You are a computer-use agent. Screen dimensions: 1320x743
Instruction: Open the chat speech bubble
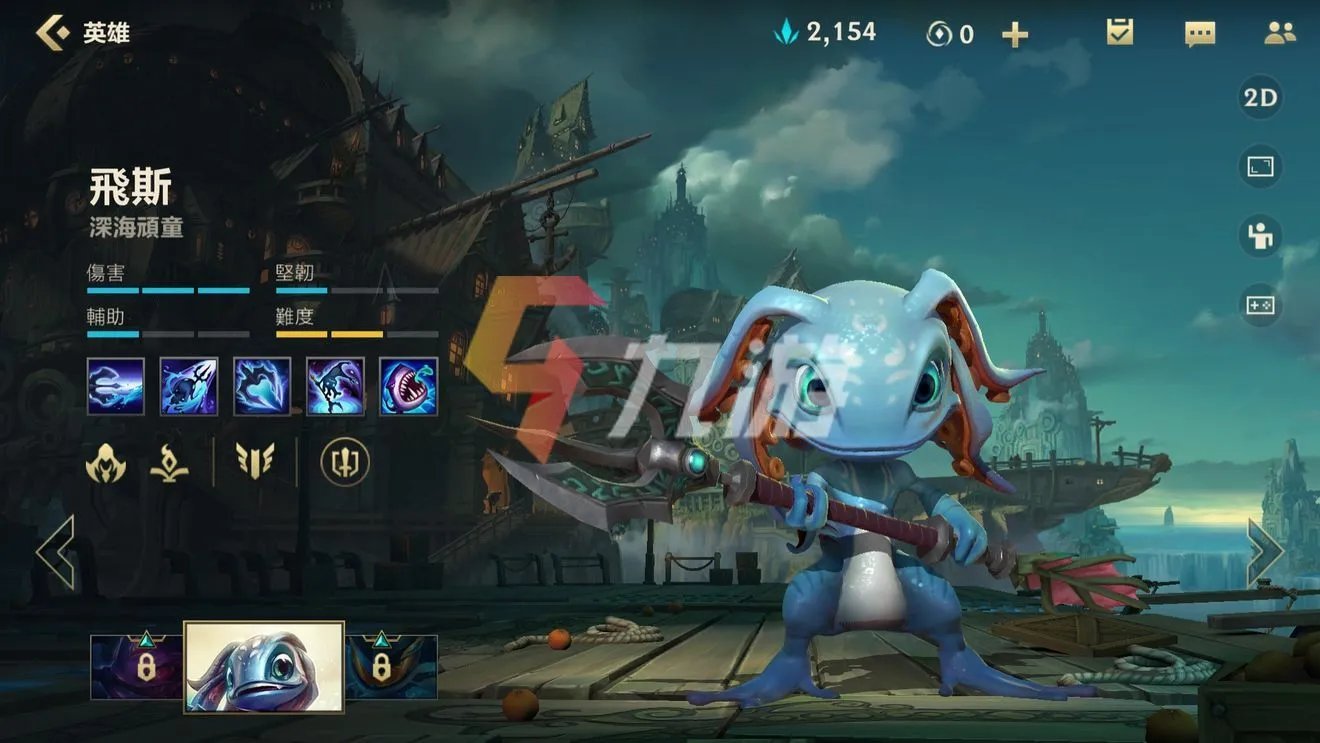[x=1199, y=34]
